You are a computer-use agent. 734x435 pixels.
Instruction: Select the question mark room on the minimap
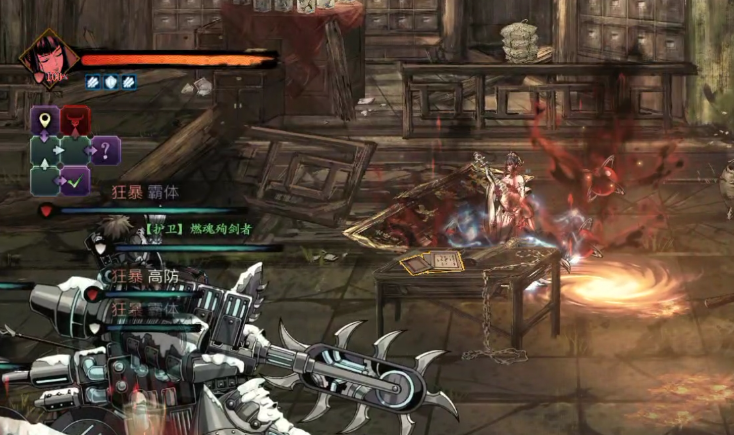tap(106, 151)
